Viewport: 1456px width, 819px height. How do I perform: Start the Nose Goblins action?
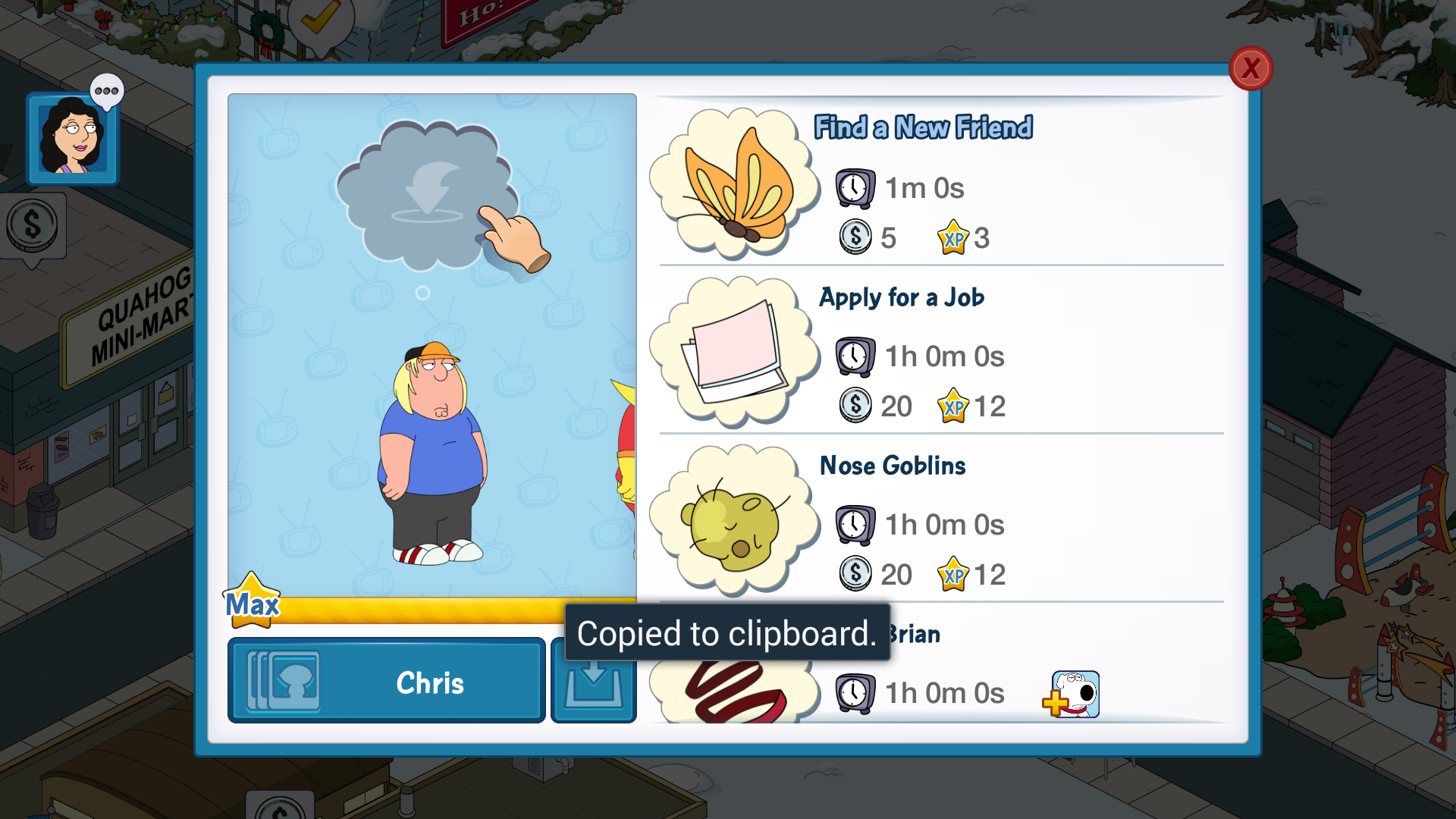coord(940,520)
